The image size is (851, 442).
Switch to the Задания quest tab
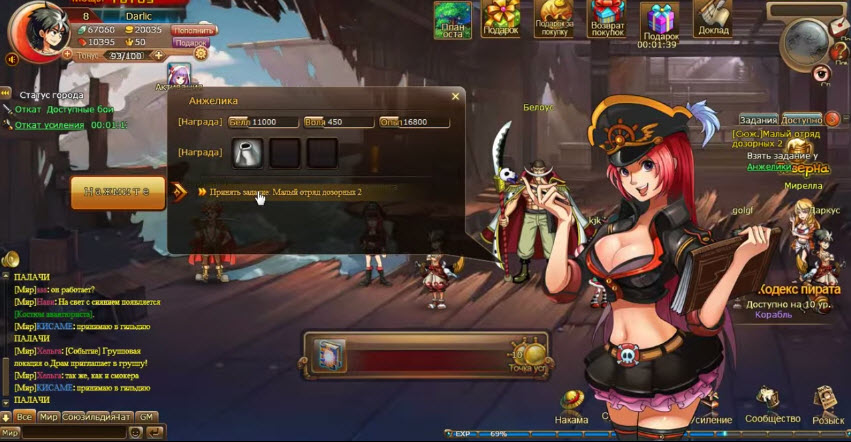point(759,119)
